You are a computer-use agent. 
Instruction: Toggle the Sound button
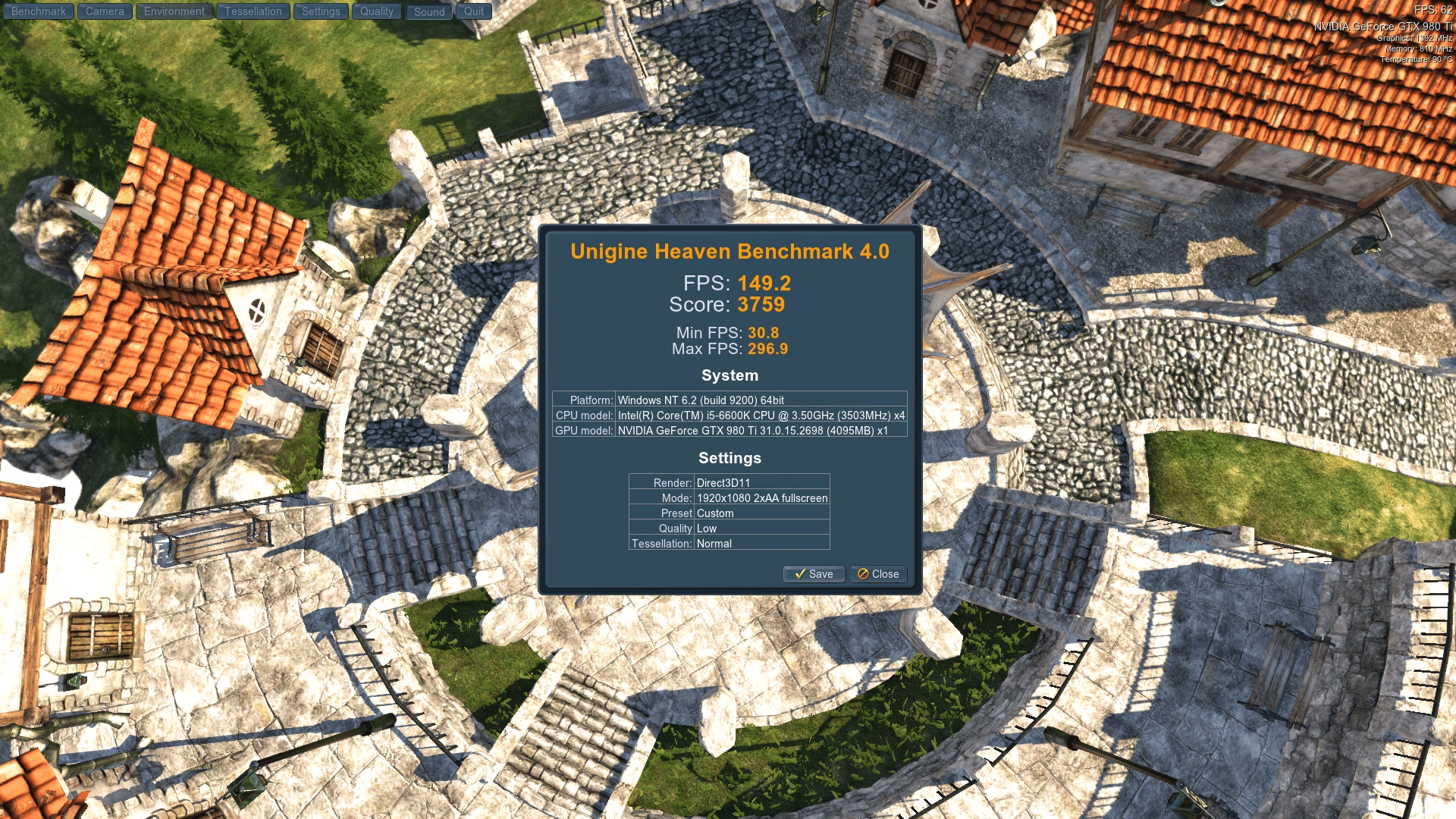429,11
